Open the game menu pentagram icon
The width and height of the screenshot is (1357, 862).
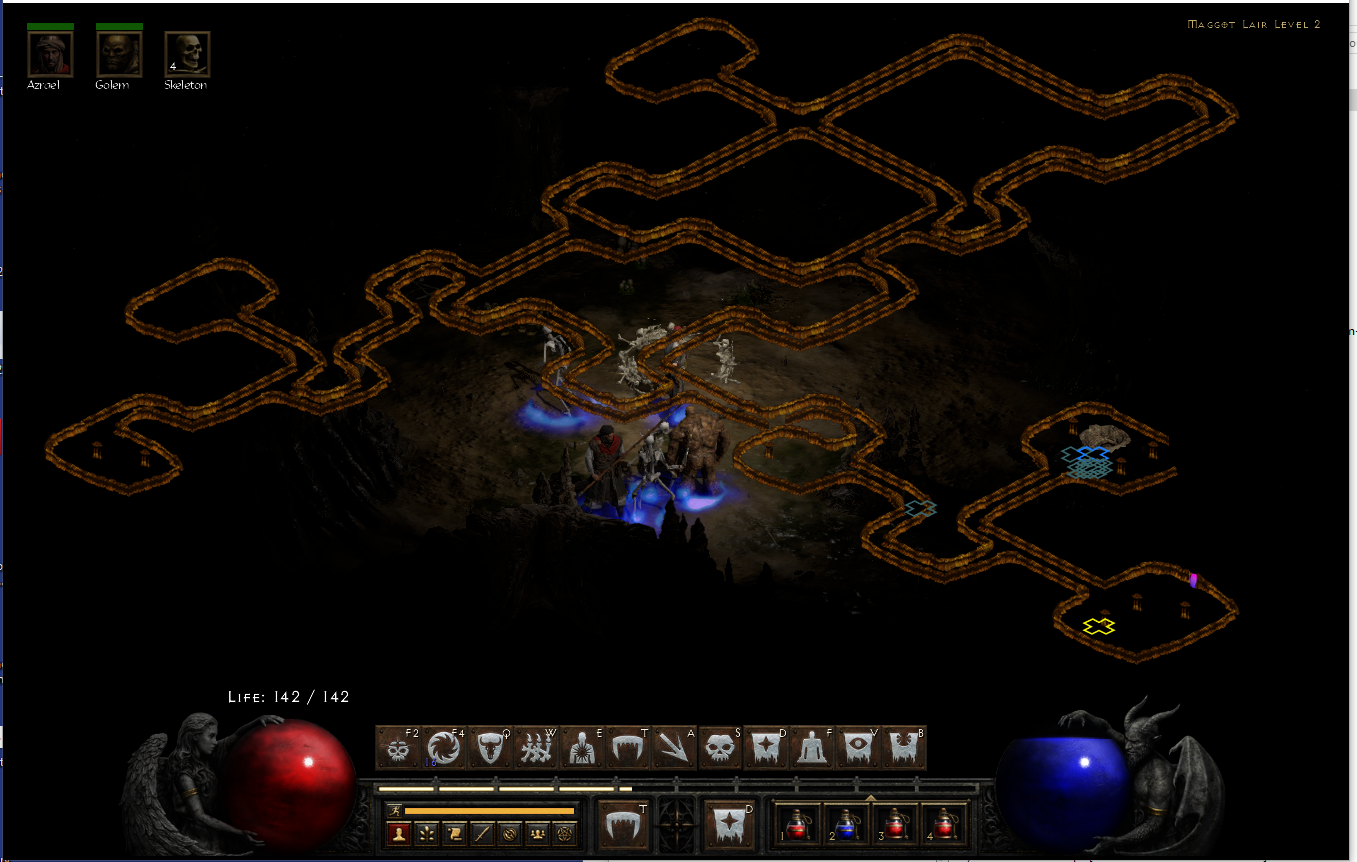(x=564, y=833)
